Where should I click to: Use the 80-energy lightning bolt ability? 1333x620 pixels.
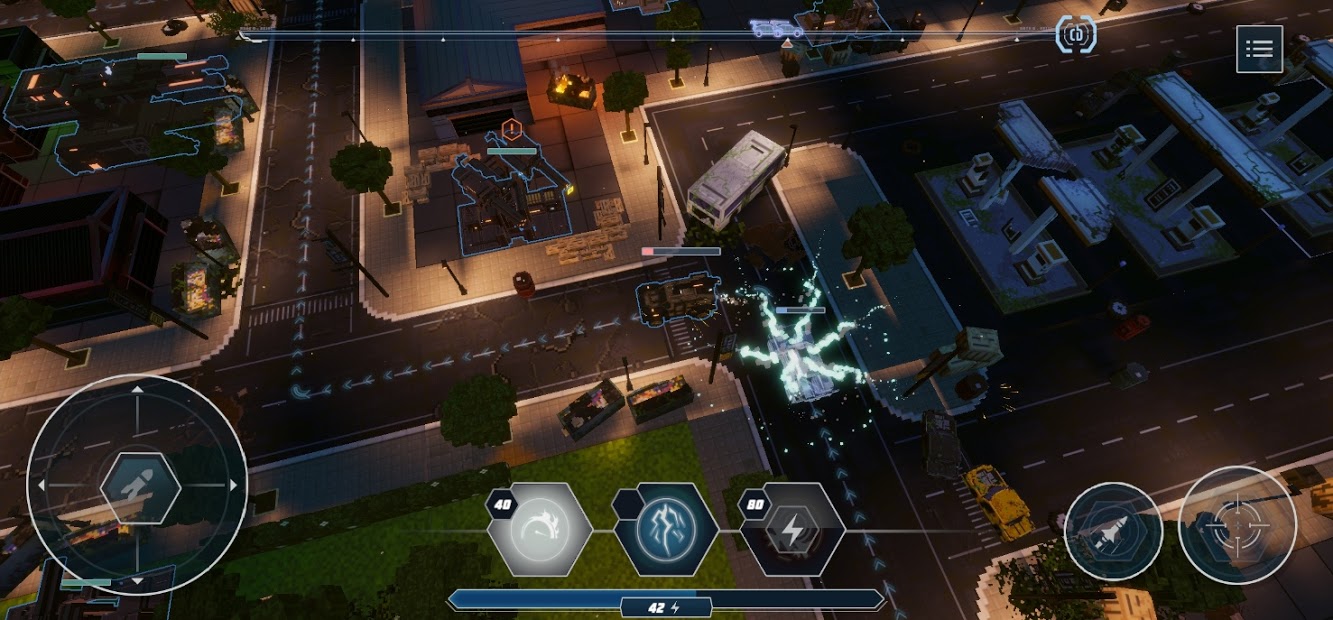point(792,529)
